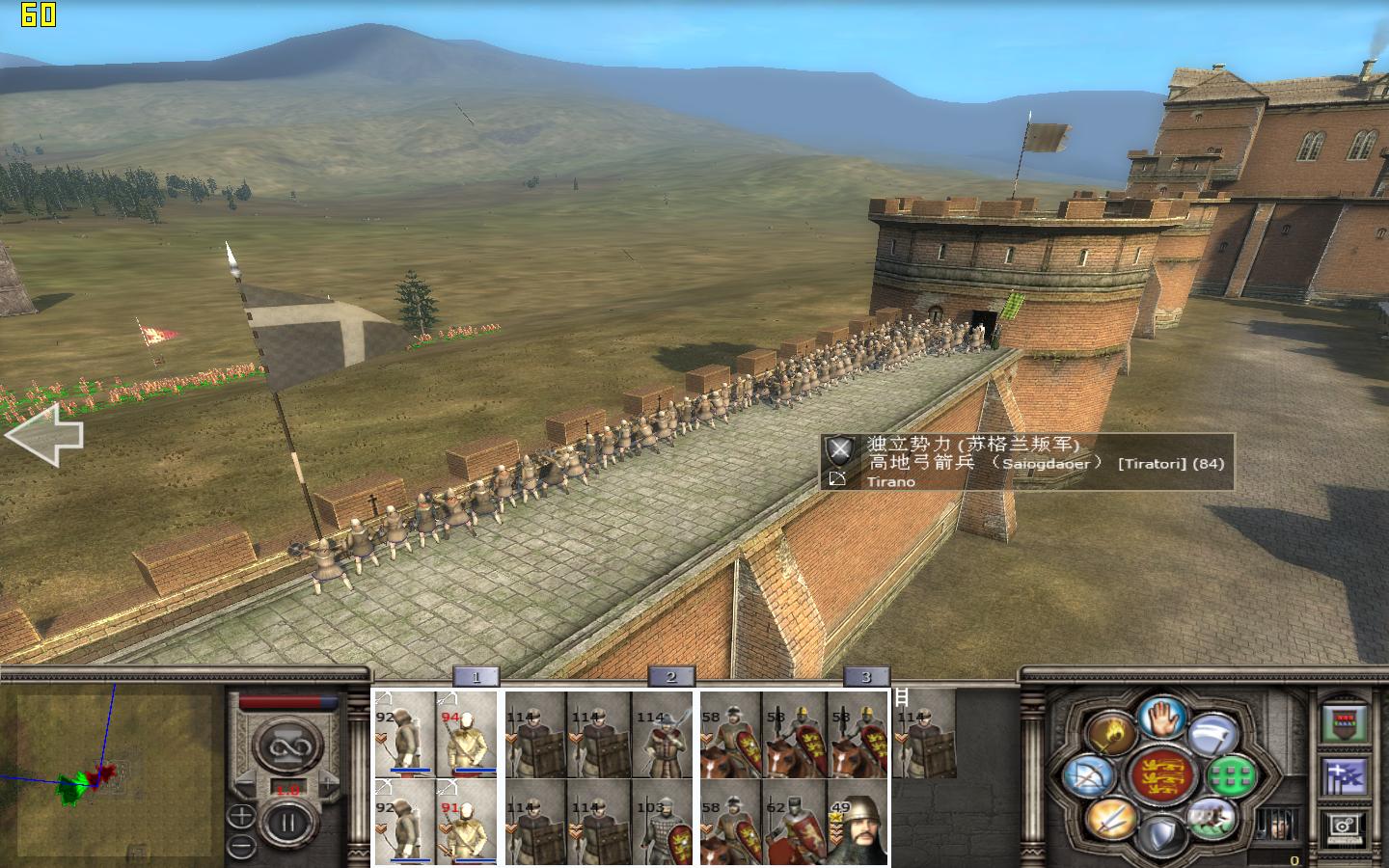The width and height of the screenshot is (1389, 868).
Task: Select group 1 tab
Action: tap(476, 677)
